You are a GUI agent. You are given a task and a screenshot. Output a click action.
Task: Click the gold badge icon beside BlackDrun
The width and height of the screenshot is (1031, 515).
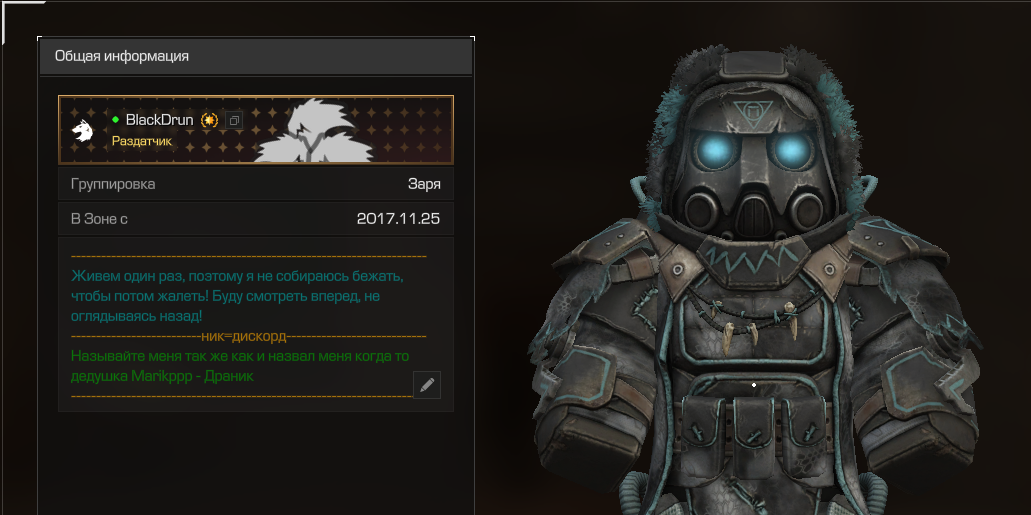point(209,120)
